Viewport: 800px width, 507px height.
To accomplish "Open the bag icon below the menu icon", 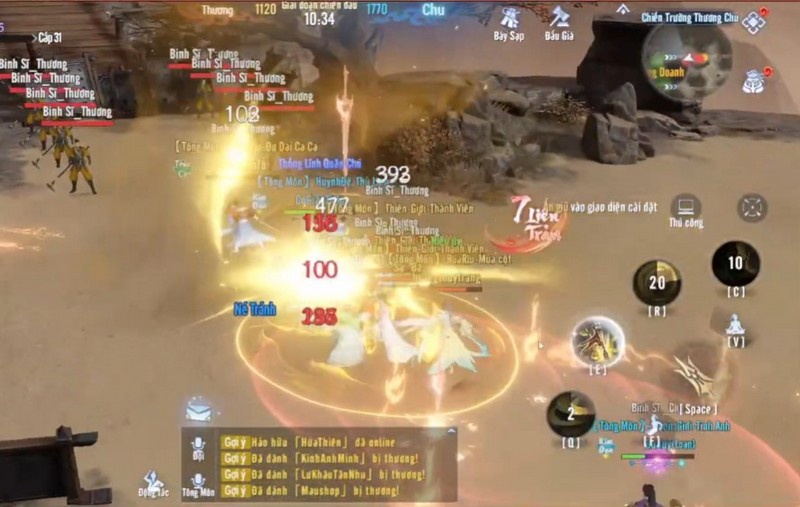I will point(753,80).
